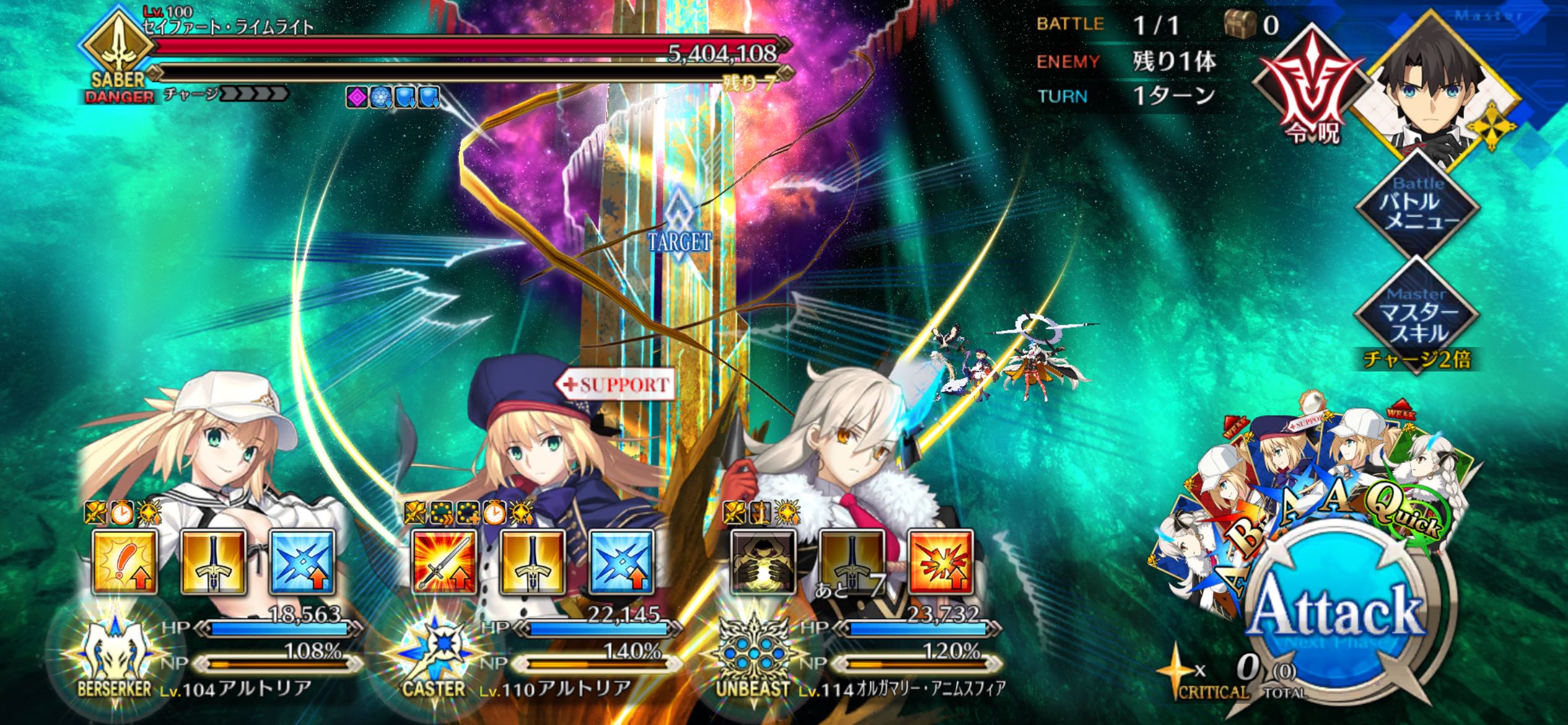Inspect the UnBeast class icon of Olga Marie
Image resolution: width=1568 pixels, height=725 pixels.
pyautogui.click(x=752, y=657)
